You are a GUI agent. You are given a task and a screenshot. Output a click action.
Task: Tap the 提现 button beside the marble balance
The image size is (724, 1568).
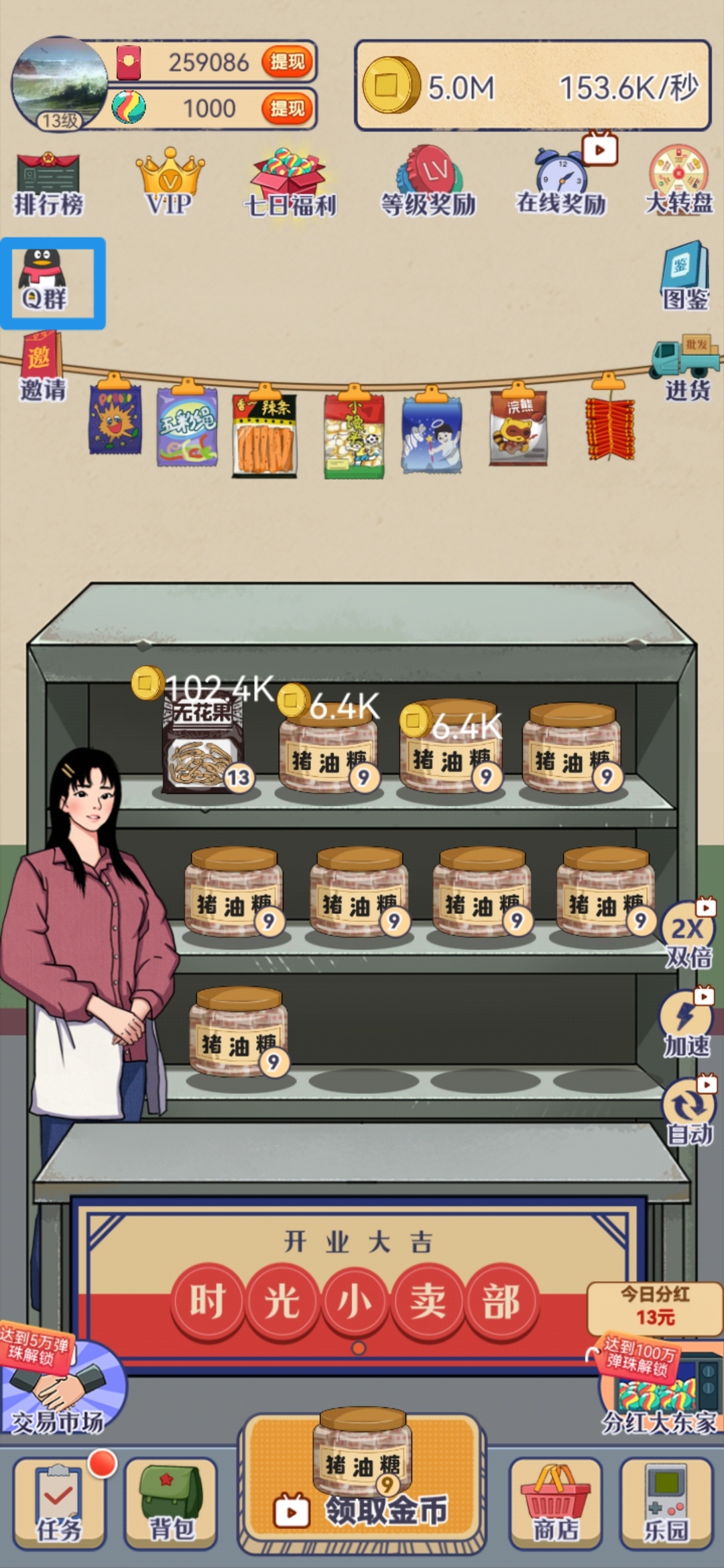[x=287, y=108]
